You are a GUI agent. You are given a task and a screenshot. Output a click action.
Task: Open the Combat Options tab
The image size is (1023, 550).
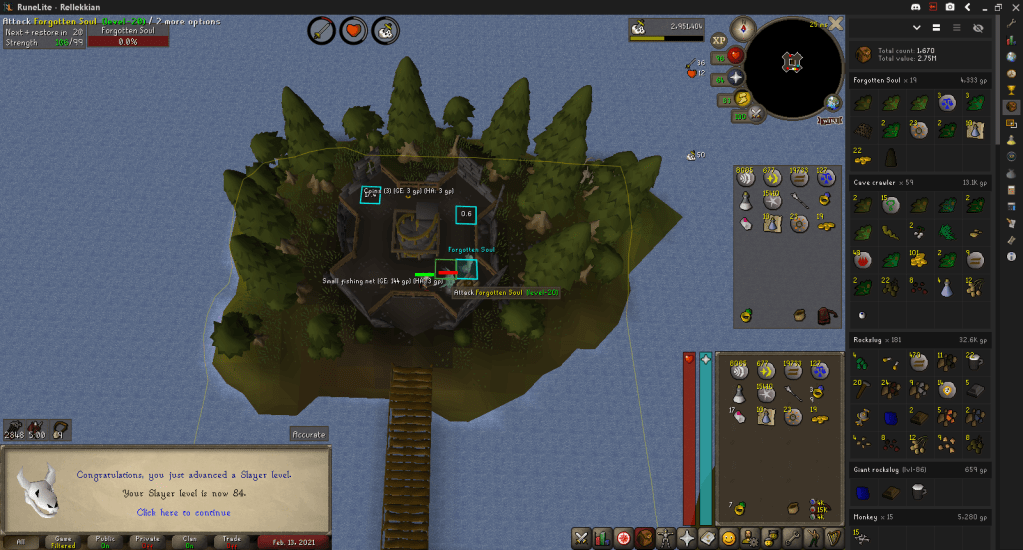[581, 538]
